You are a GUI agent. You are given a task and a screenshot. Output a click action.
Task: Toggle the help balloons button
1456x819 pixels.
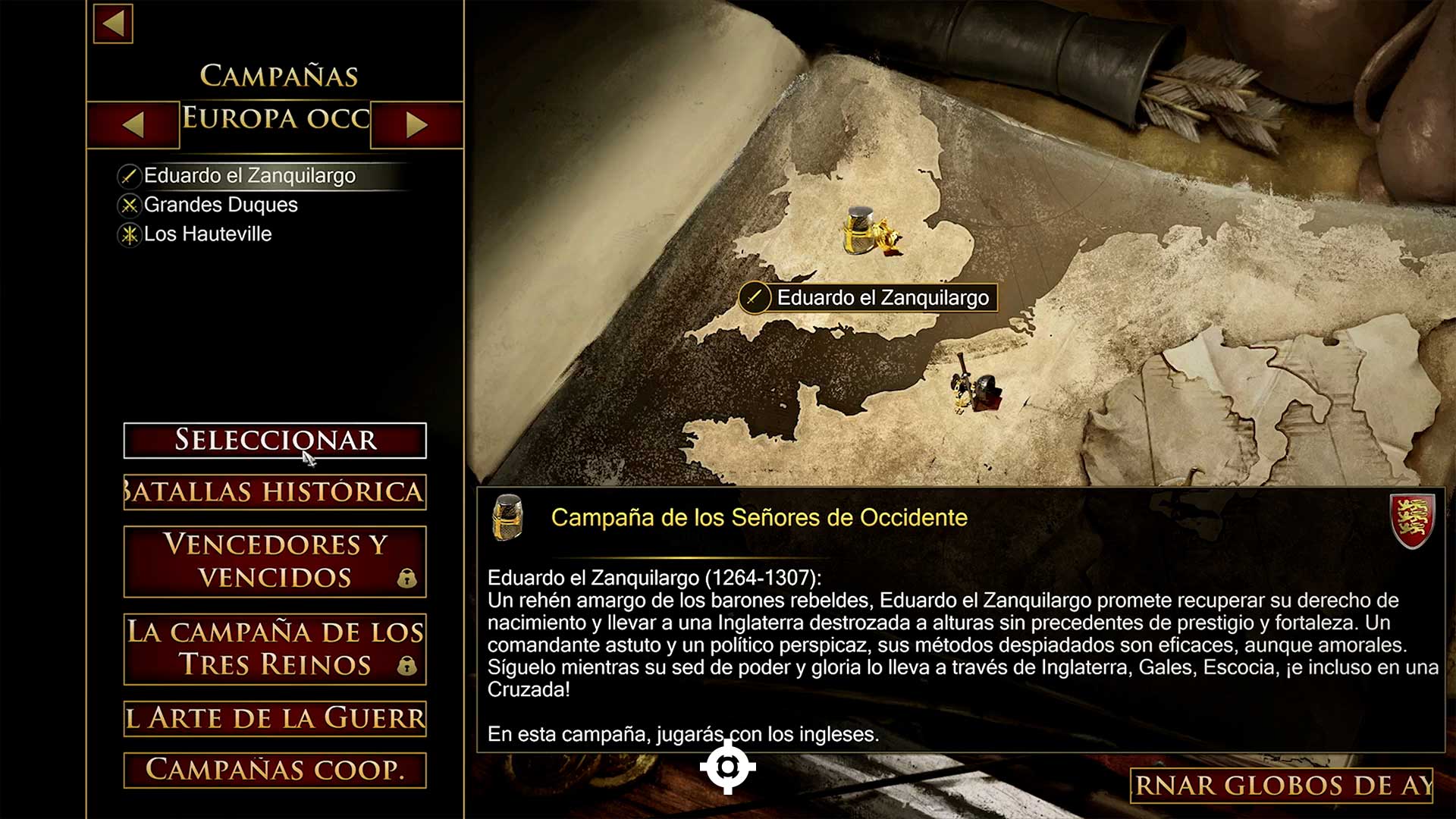pos(1282,786)
